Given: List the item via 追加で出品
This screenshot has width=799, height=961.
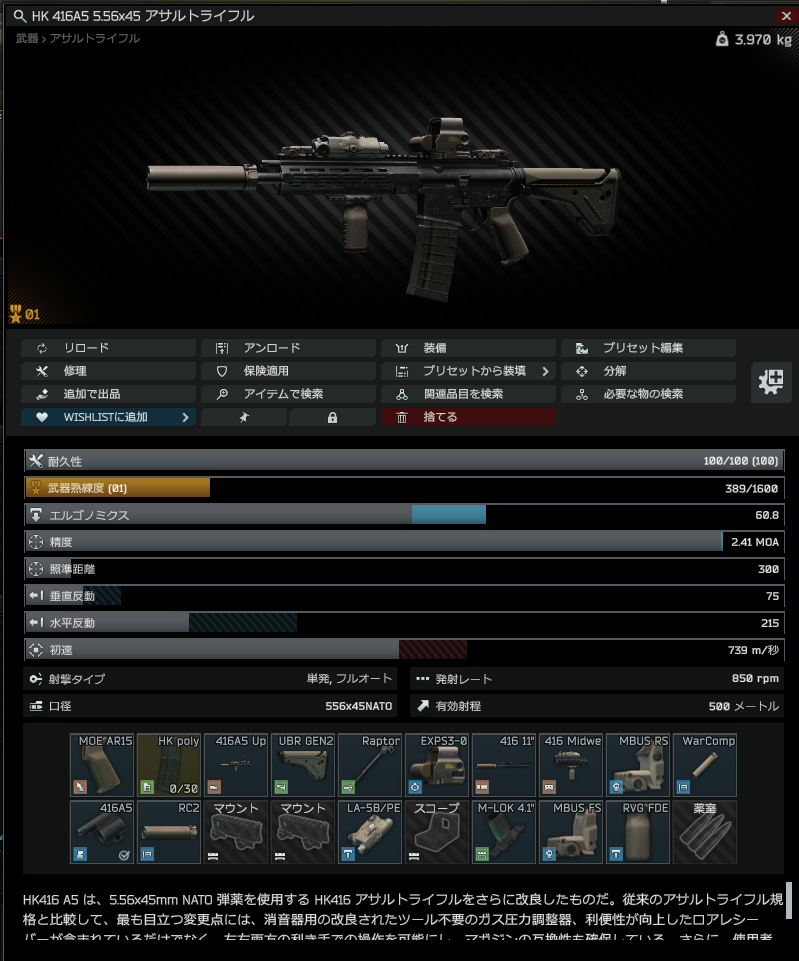Looking at the screenshot, I should 108,394.
